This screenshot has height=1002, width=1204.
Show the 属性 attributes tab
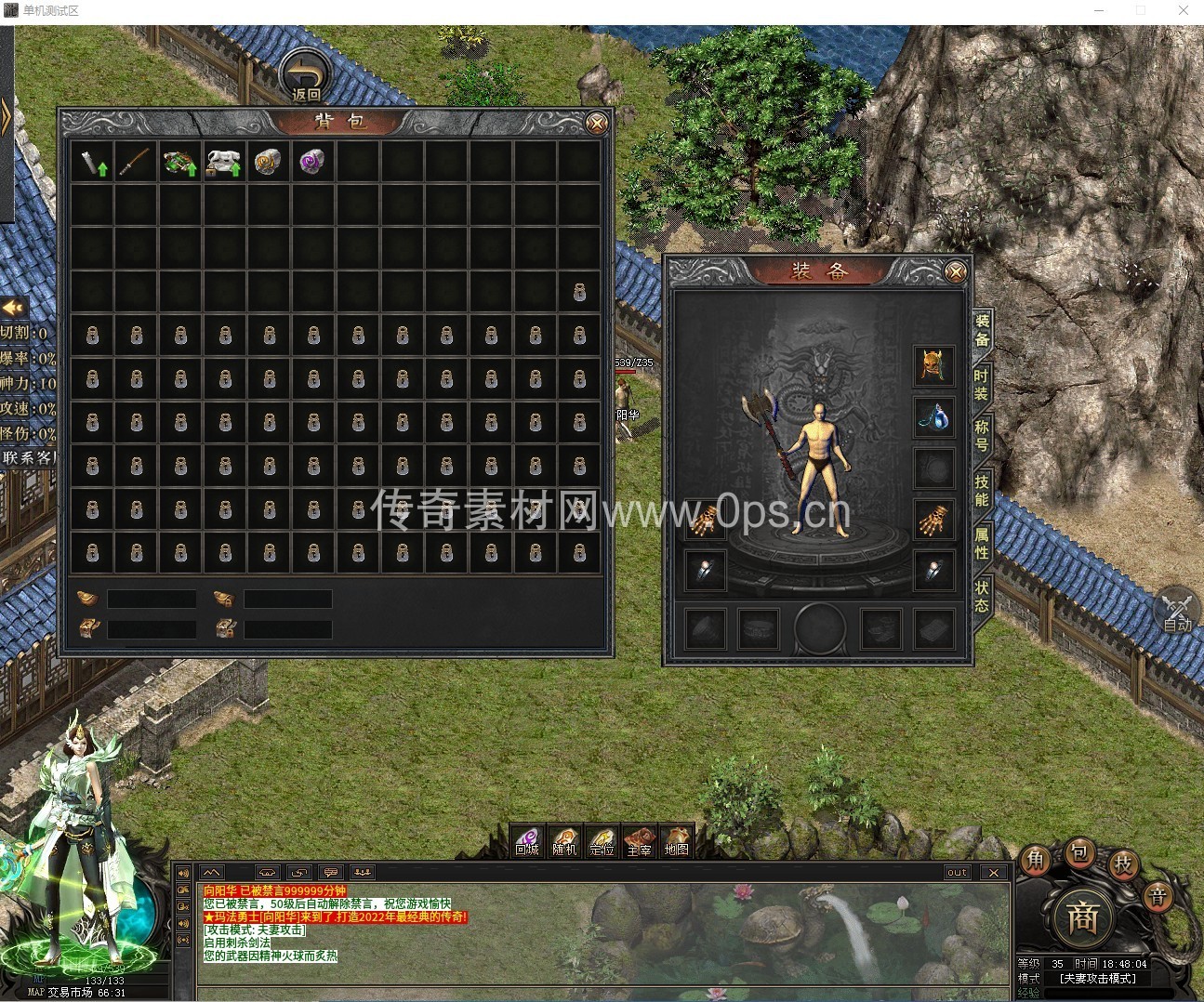pos(982,543)
